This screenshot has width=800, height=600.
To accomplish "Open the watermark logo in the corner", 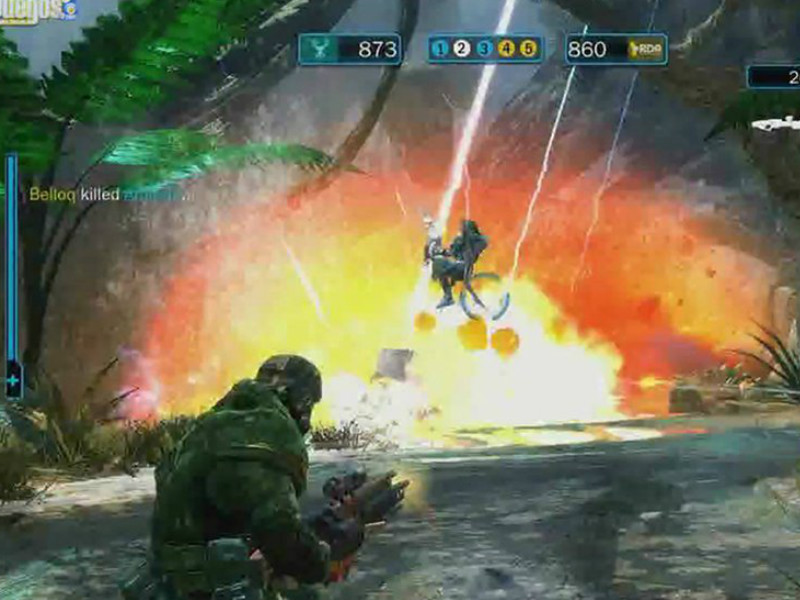I will click(38, 10).
